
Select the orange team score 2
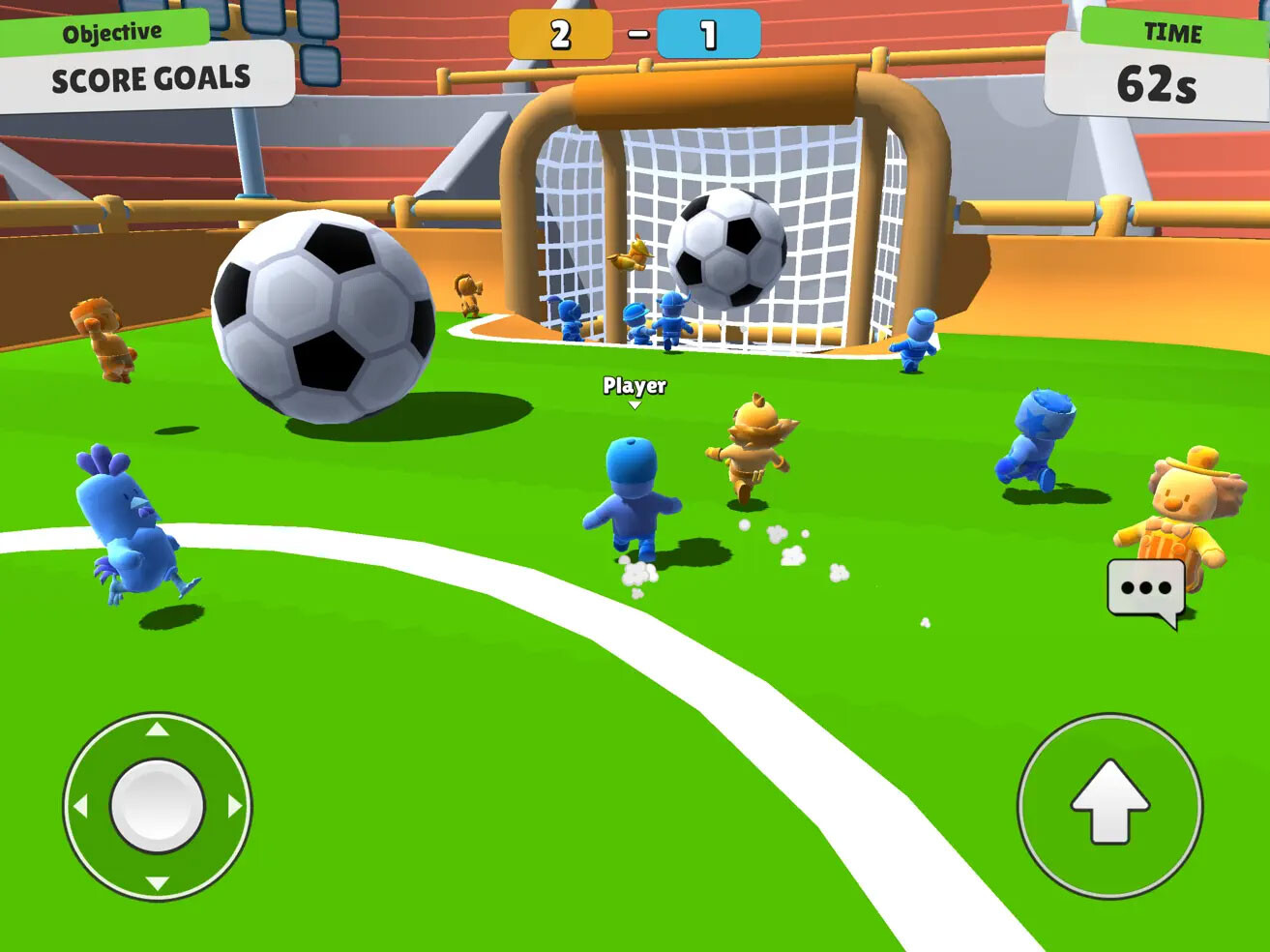click(560, 32)
